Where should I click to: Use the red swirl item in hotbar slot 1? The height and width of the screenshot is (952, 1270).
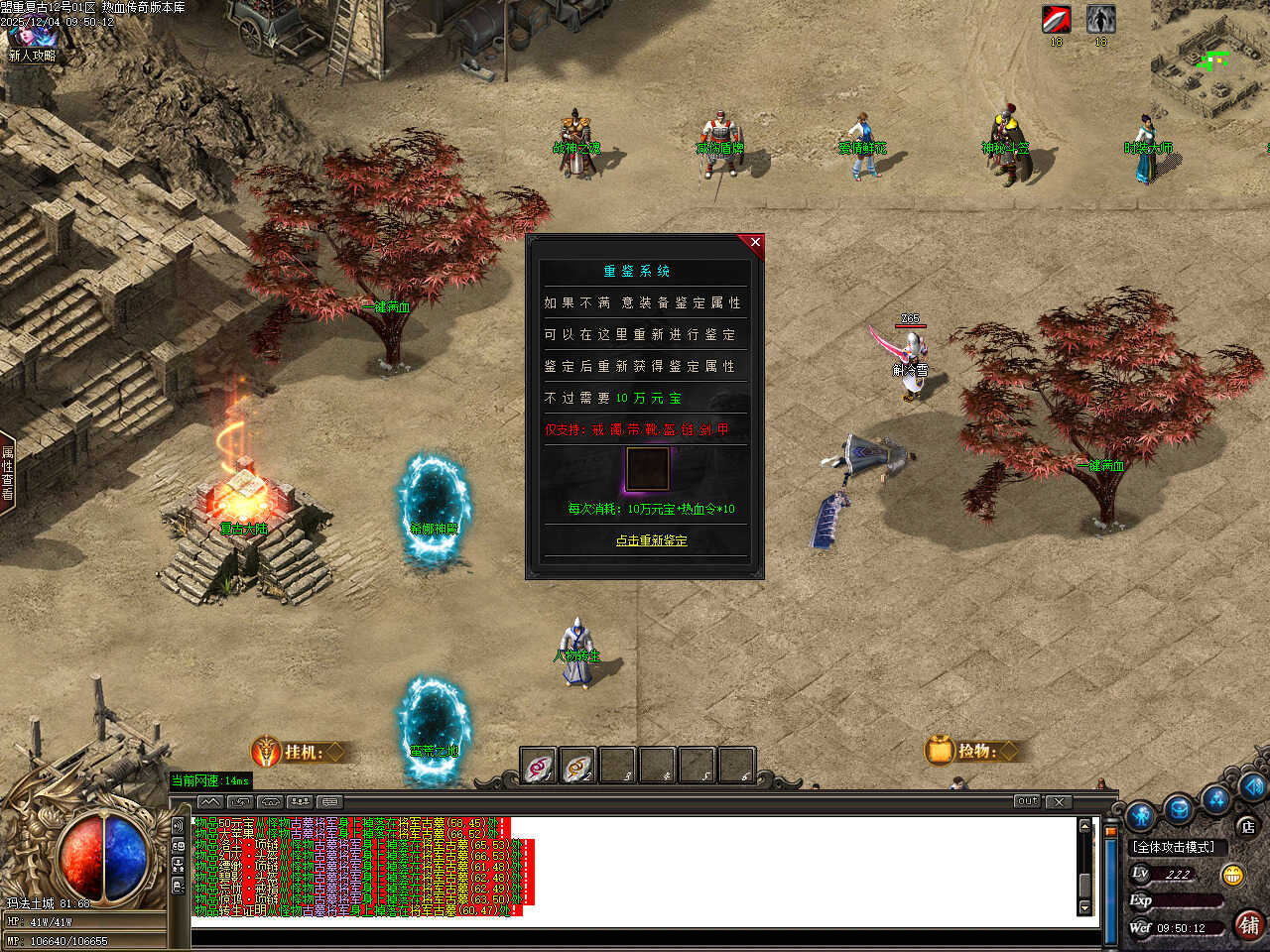tap(539, 767)
